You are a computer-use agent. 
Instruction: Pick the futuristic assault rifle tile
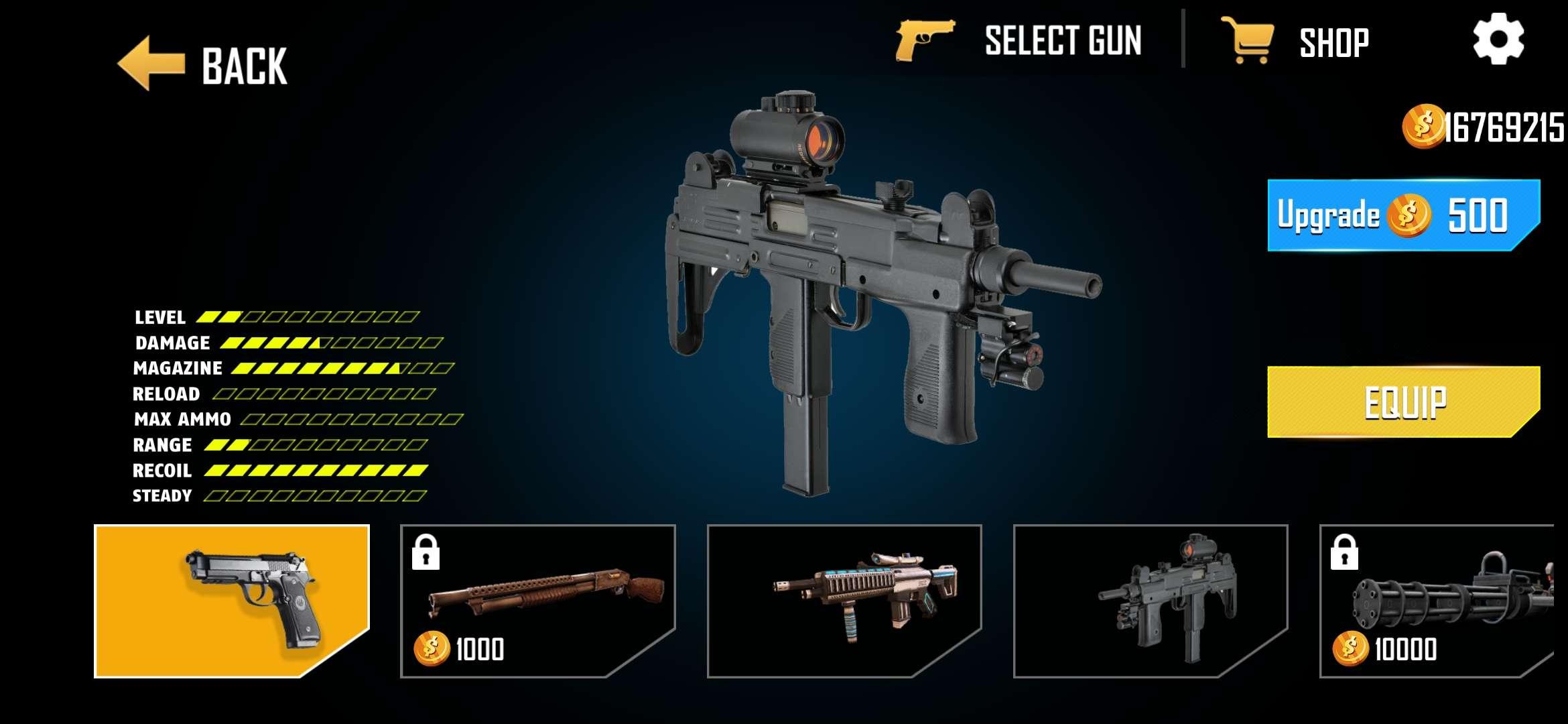coord(844,601)
